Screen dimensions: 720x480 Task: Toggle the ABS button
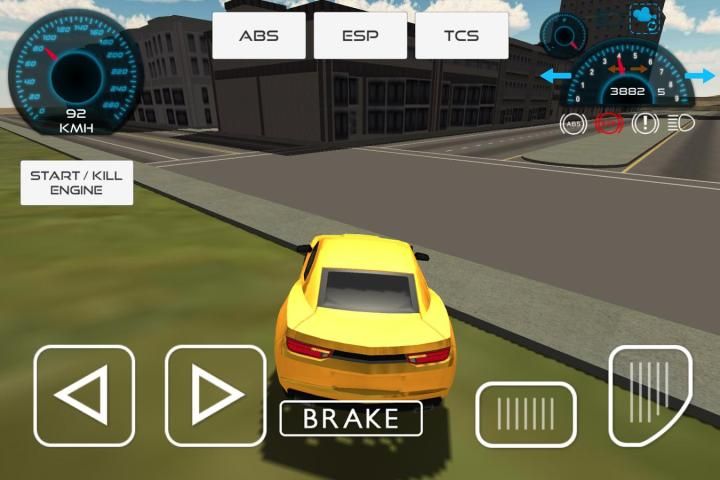tap(258, 36)
